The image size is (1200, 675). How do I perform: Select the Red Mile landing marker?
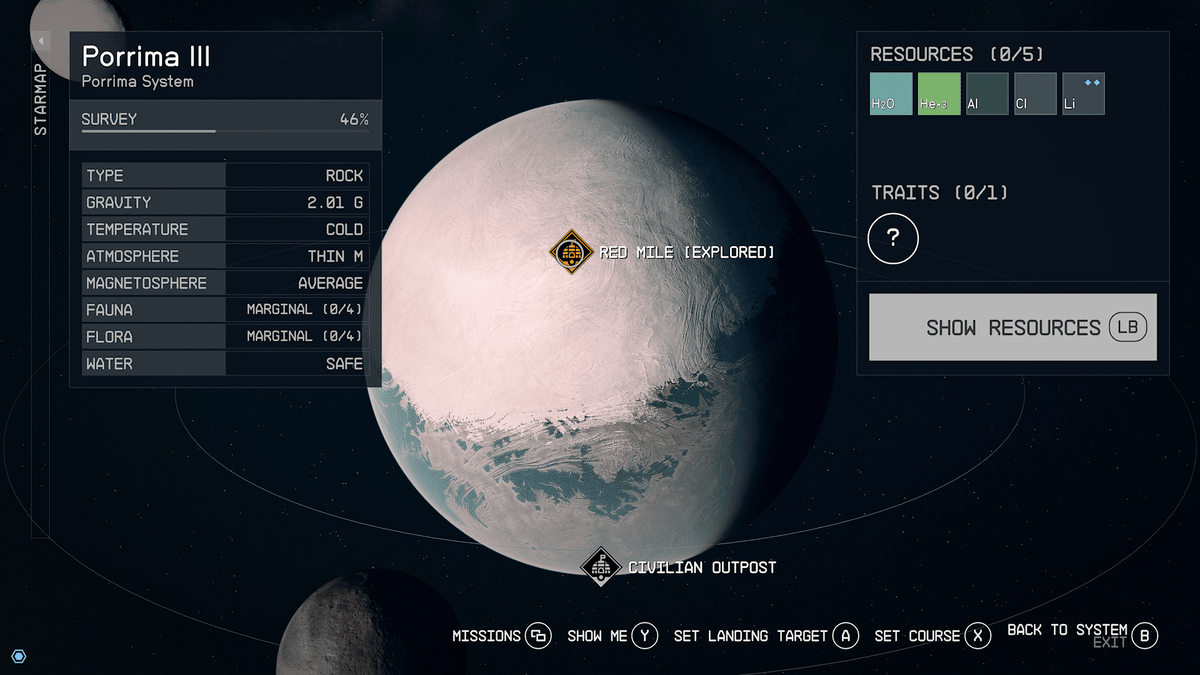572,251
